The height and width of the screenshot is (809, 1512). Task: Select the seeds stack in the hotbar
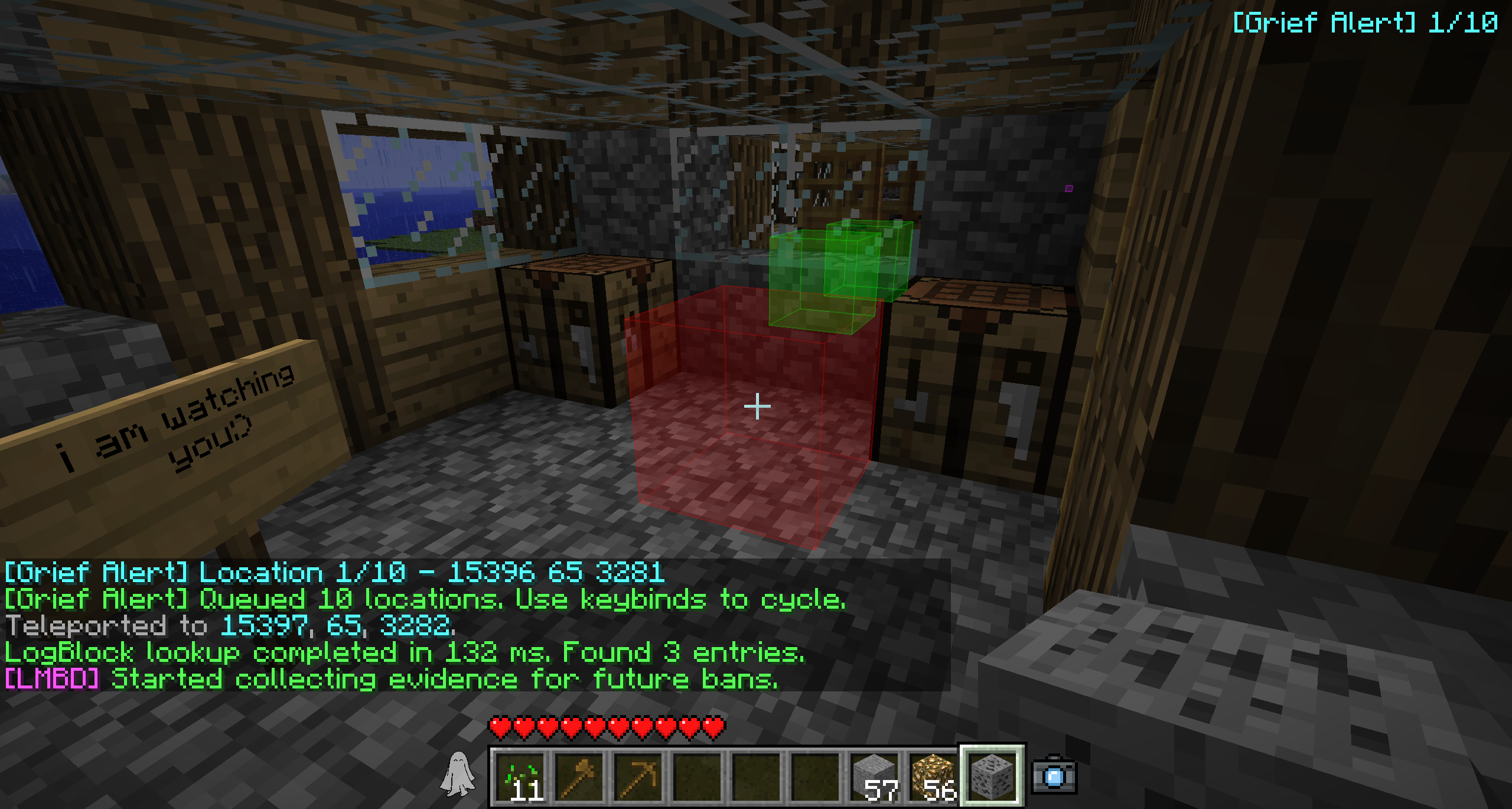tap(521, 775)
